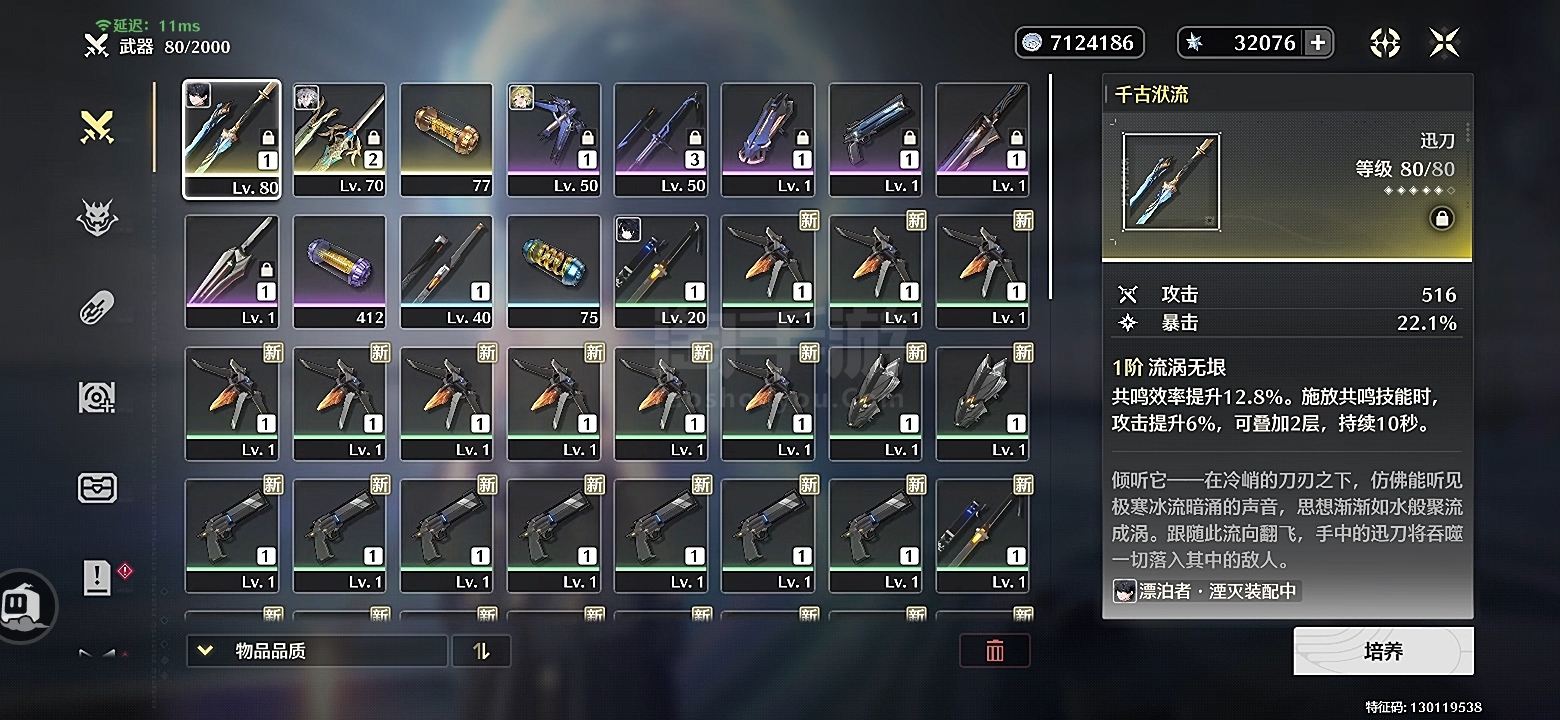Add more star currency with plus button
Viewport: 1560px width, 720px height.
pos(1318,42)
